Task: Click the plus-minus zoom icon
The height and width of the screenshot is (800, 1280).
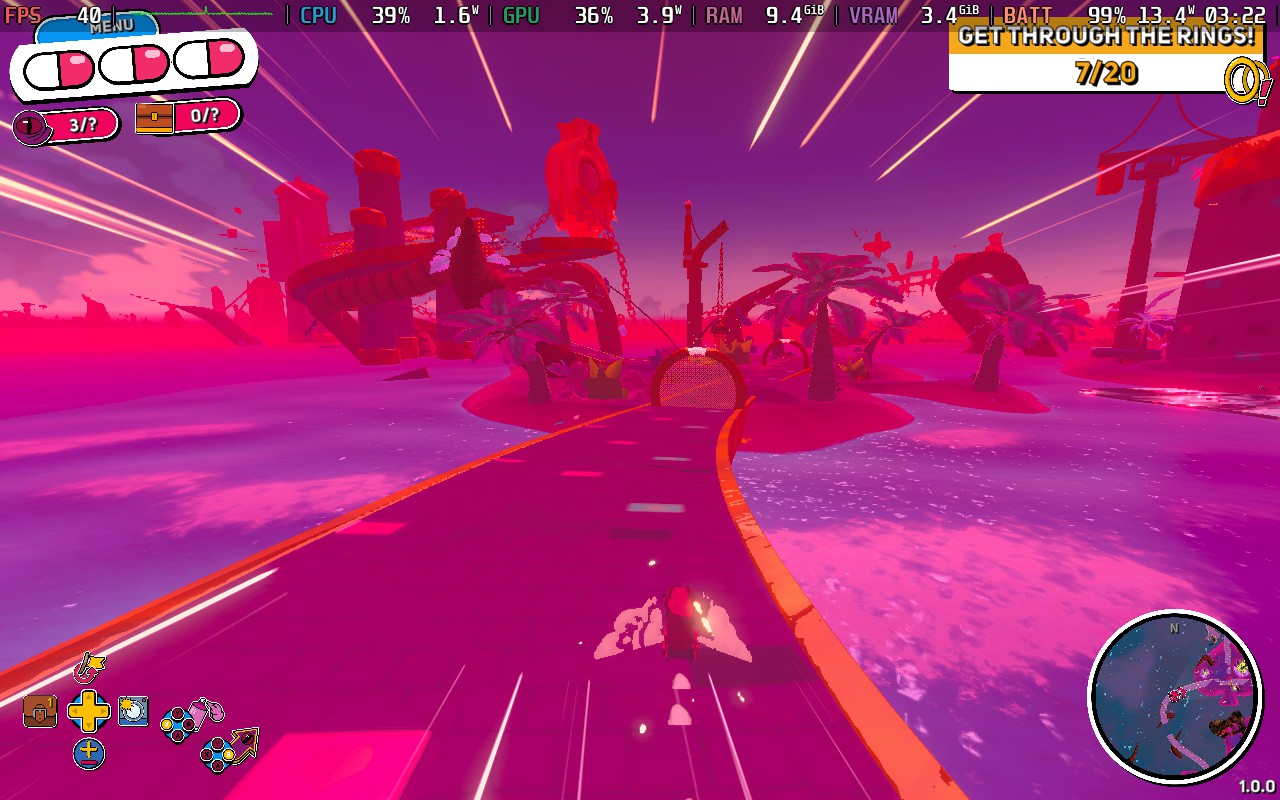Action: click(89, 752)
